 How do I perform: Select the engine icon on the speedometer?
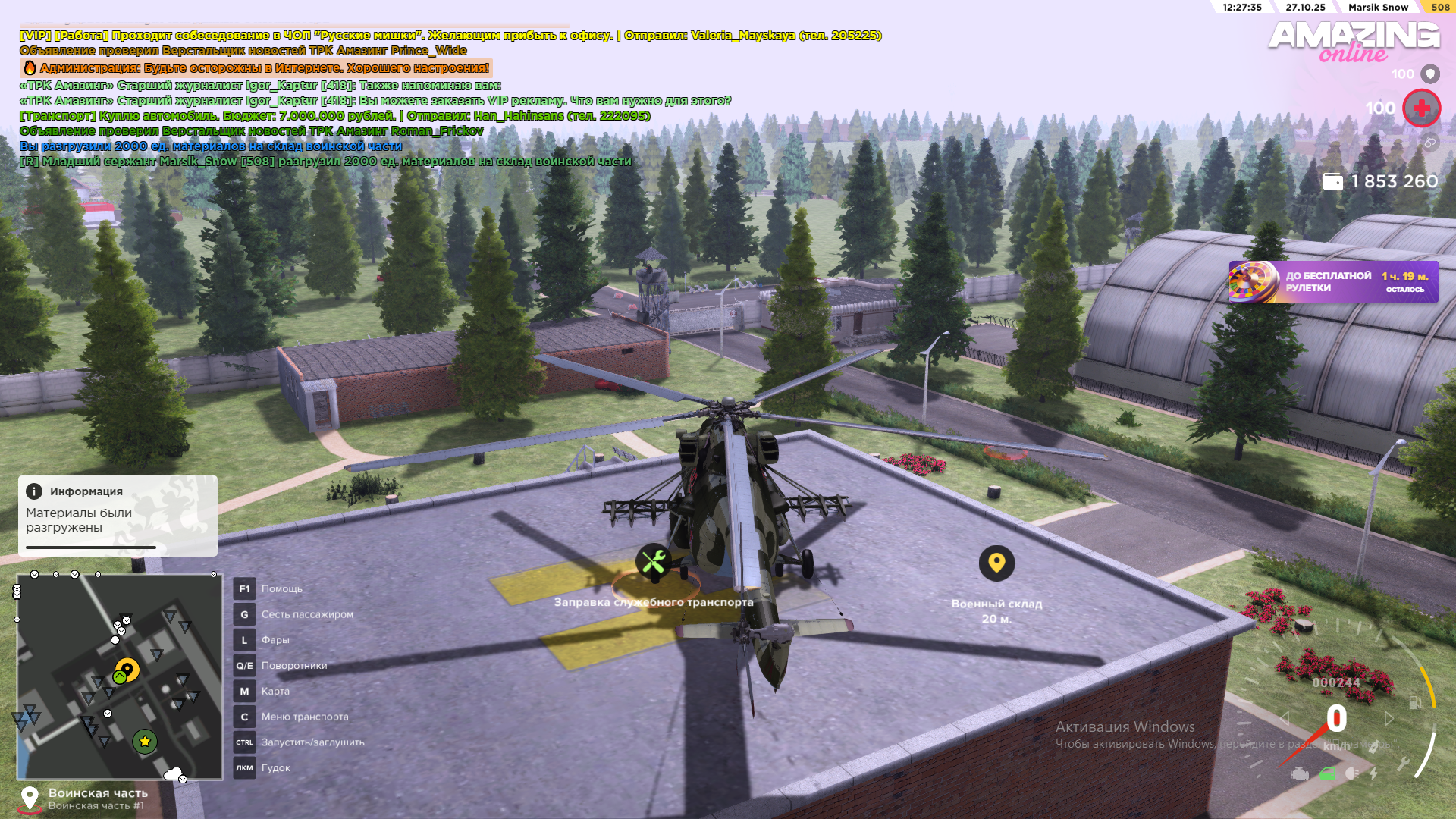1299,773
